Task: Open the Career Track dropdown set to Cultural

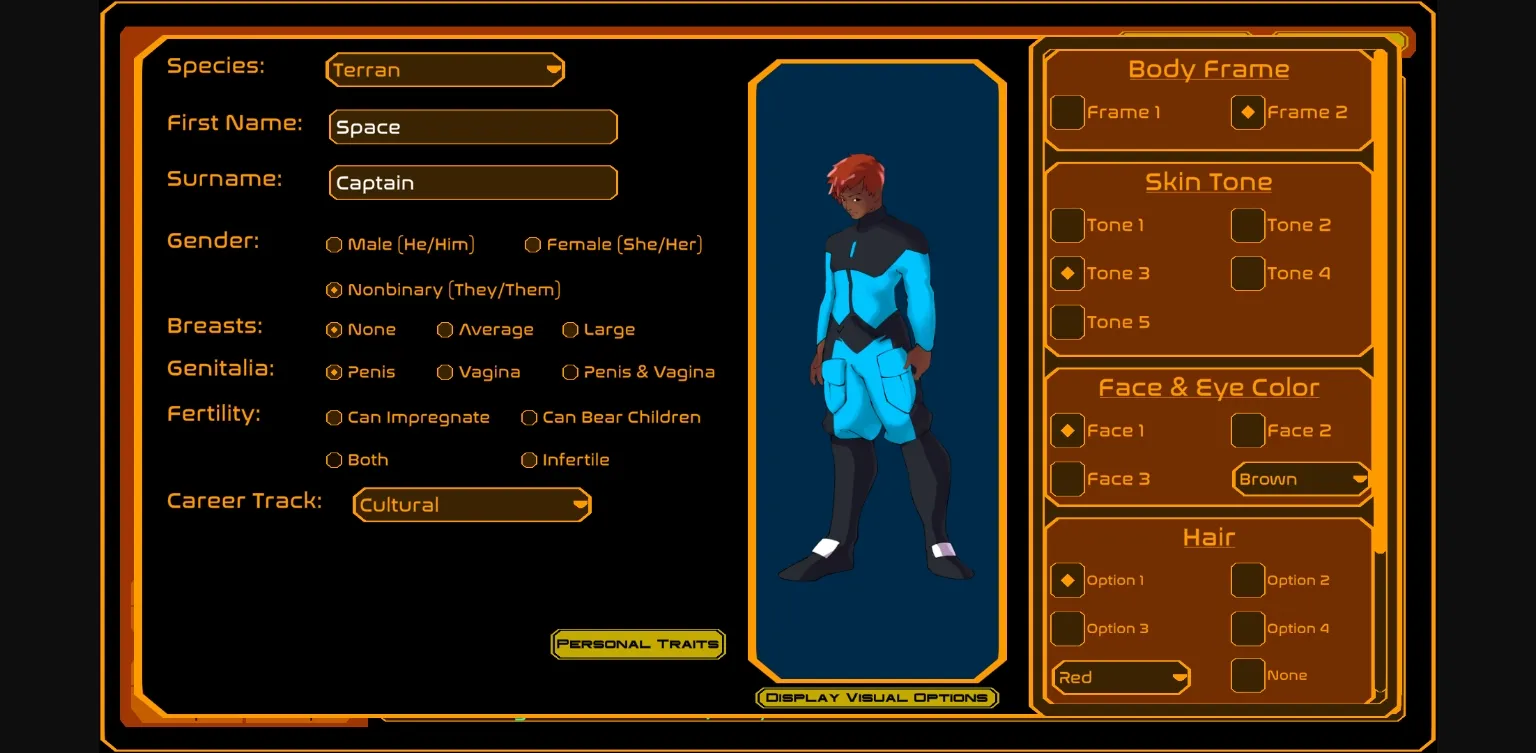Action: click(471, 505)
